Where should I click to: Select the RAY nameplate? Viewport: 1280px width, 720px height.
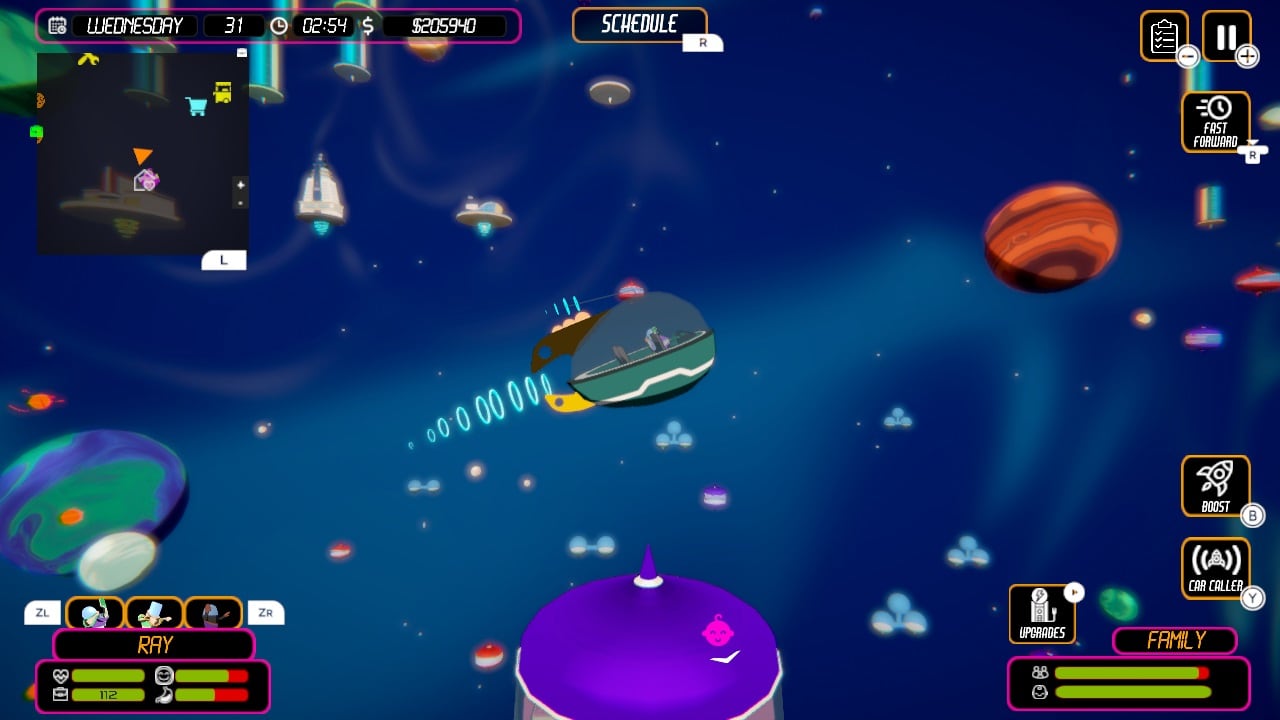click(155, 645)
